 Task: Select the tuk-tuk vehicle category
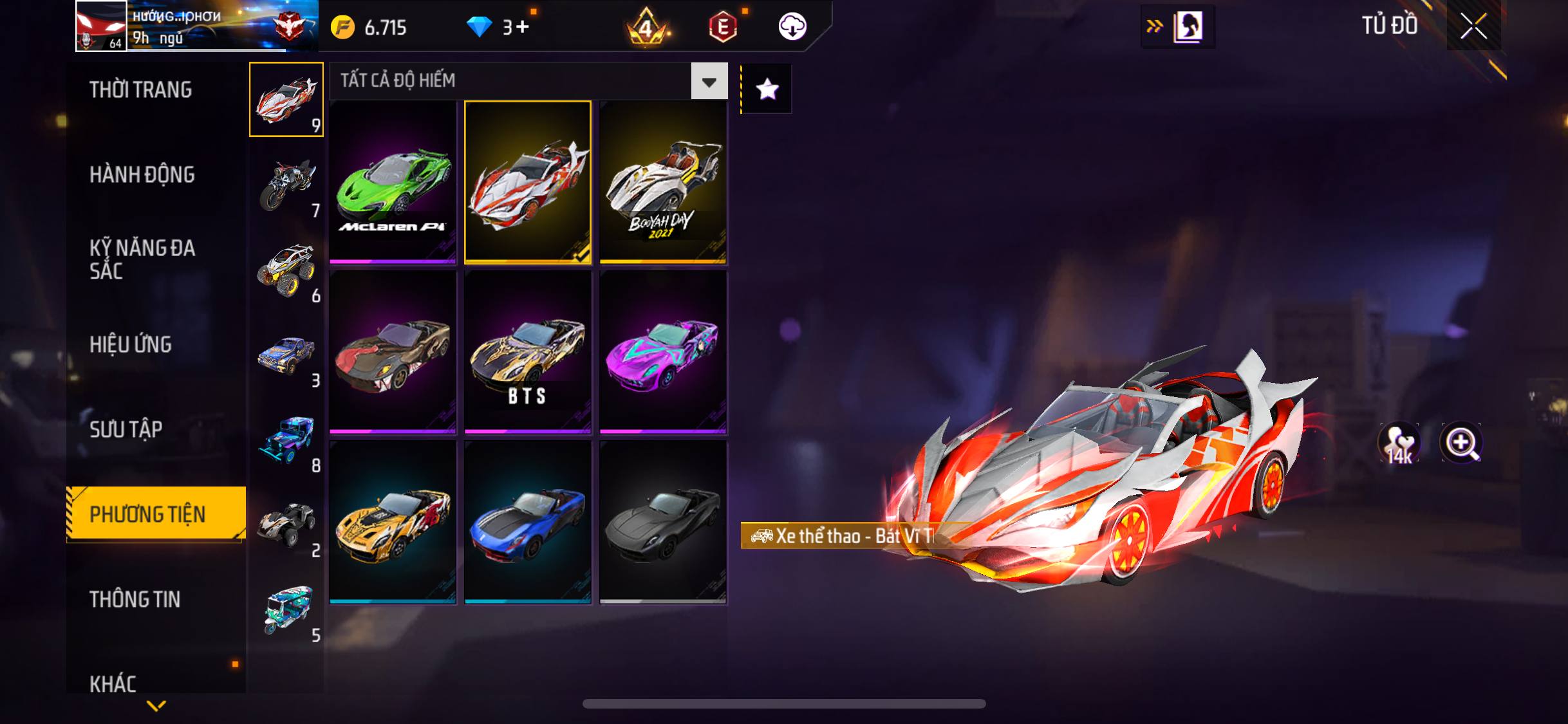[287, 611]
